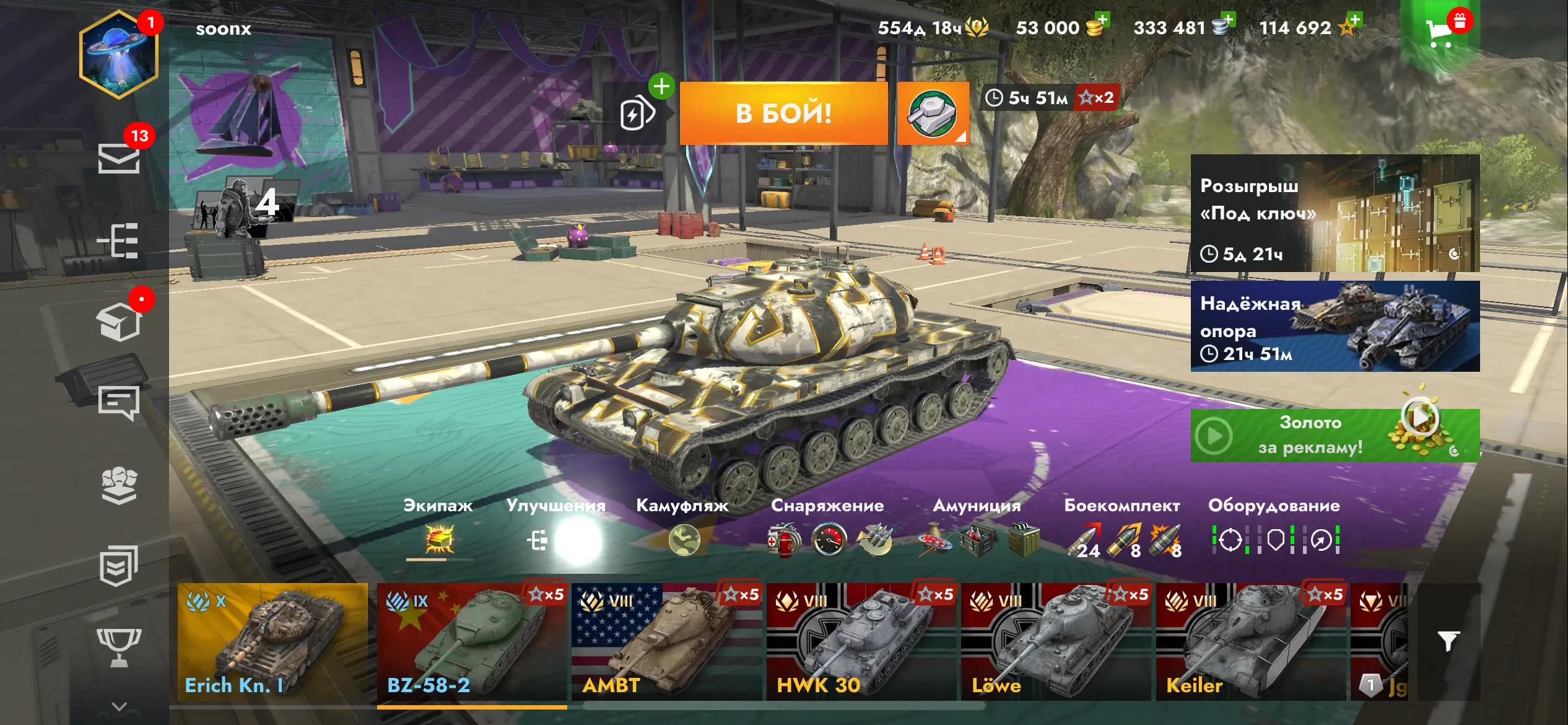Open the player profile avatar
The image size is (1568, 725).
(x=118, y=55)
